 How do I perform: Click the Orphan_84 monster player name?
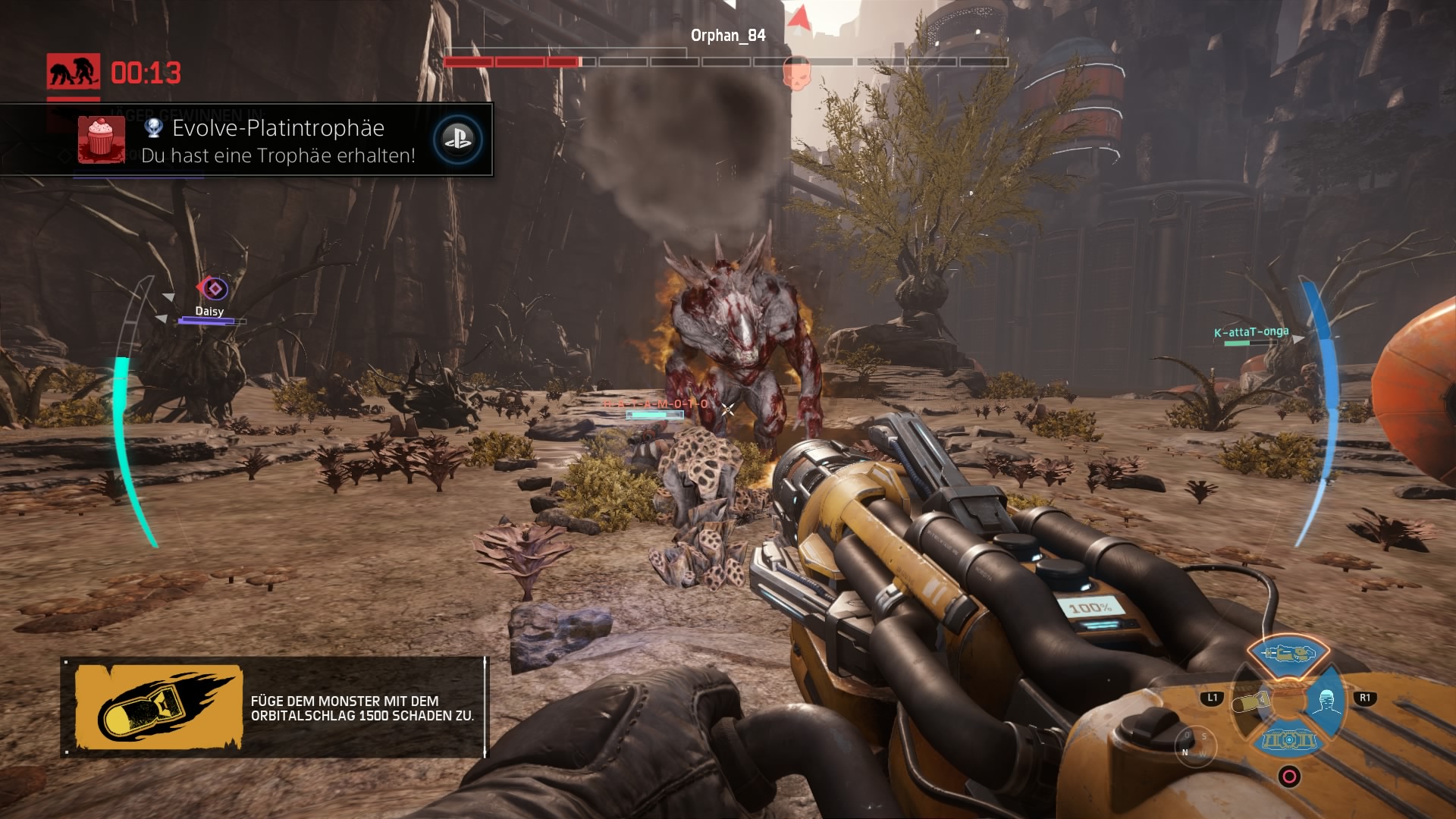click(727, 36)
